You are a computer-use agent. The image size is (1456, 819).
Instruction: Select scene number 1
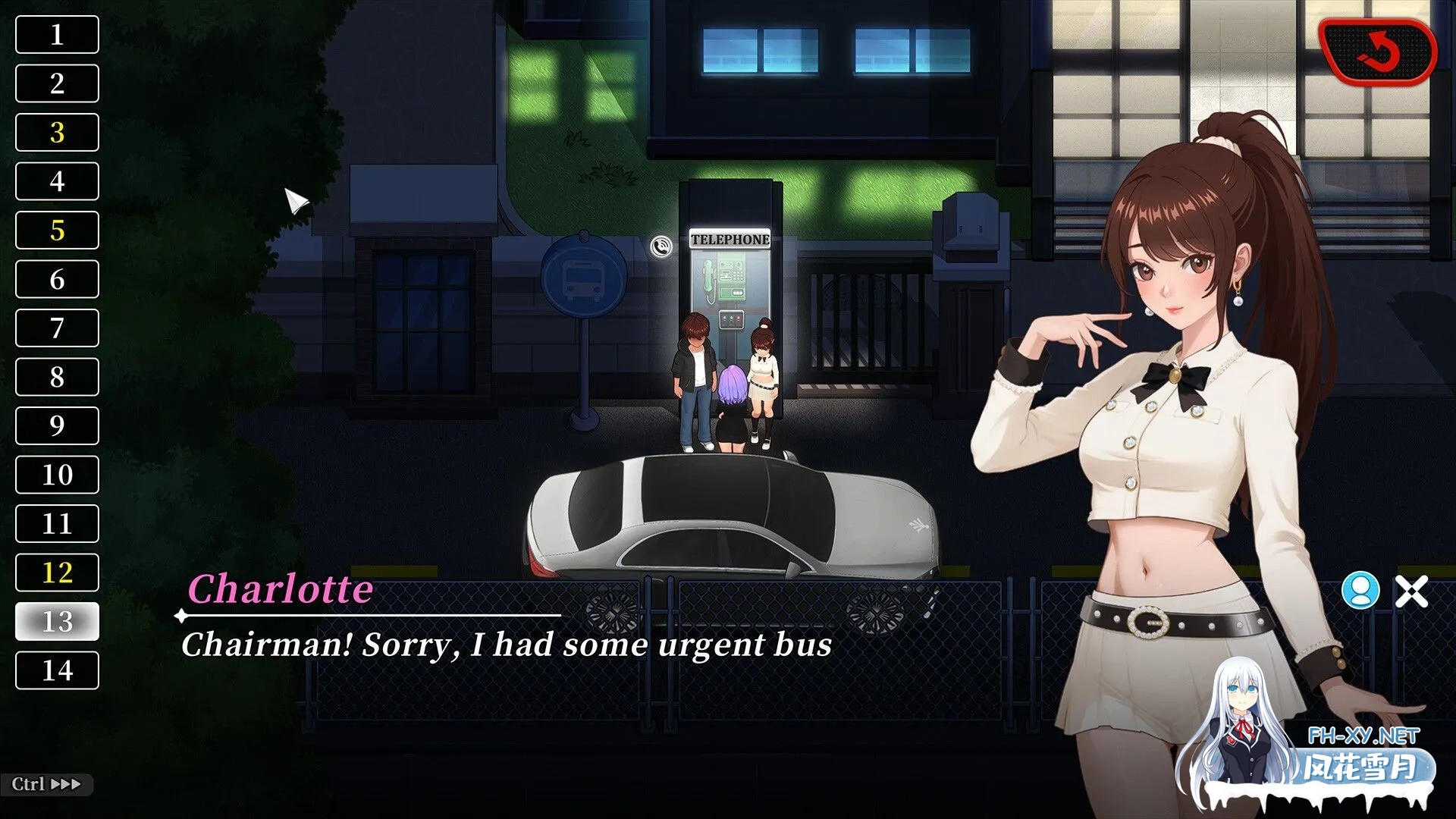[x=57, y=35]
